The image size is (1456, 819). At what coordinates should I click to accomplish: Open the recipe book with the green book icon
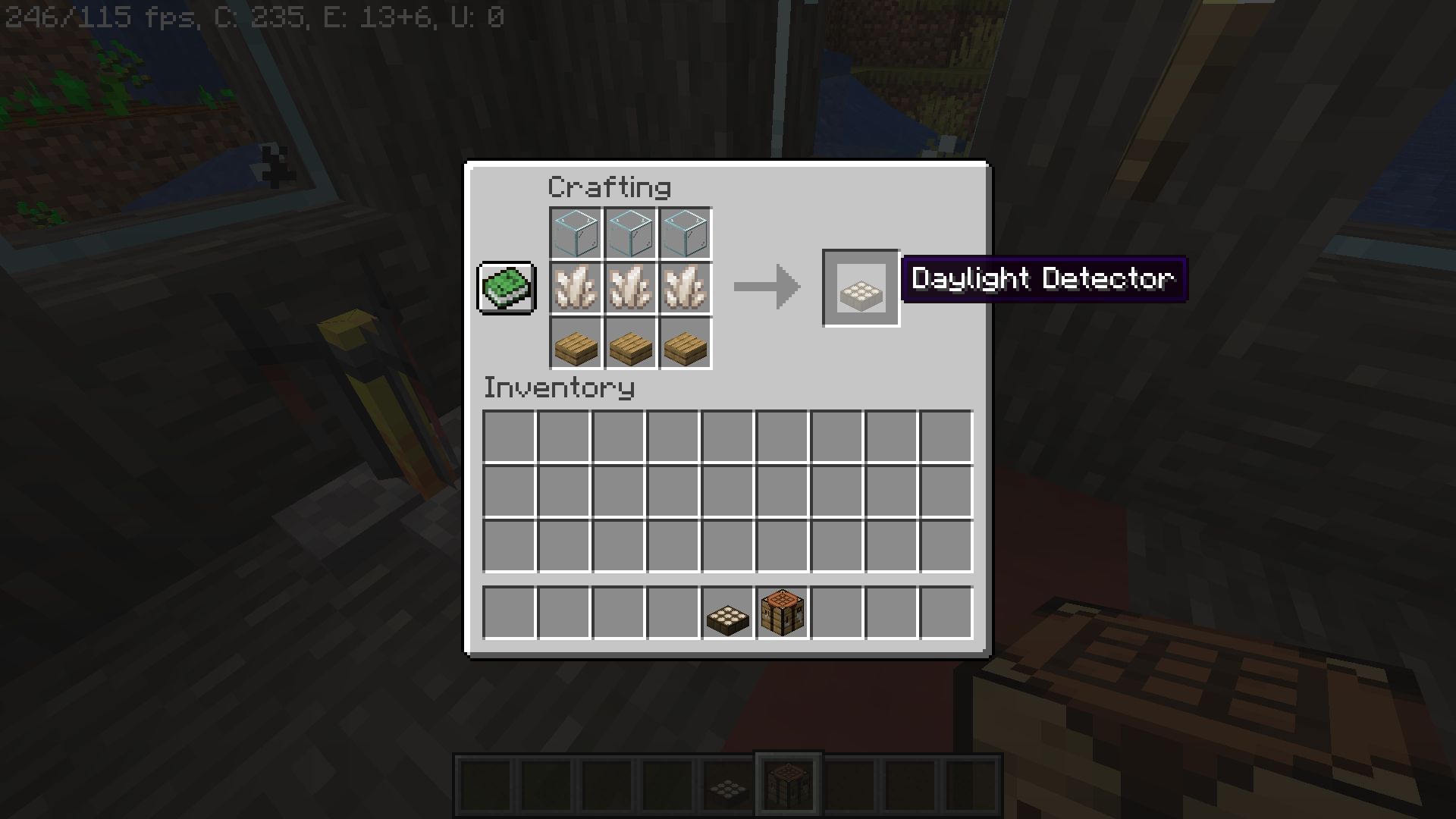pos(506,289)
